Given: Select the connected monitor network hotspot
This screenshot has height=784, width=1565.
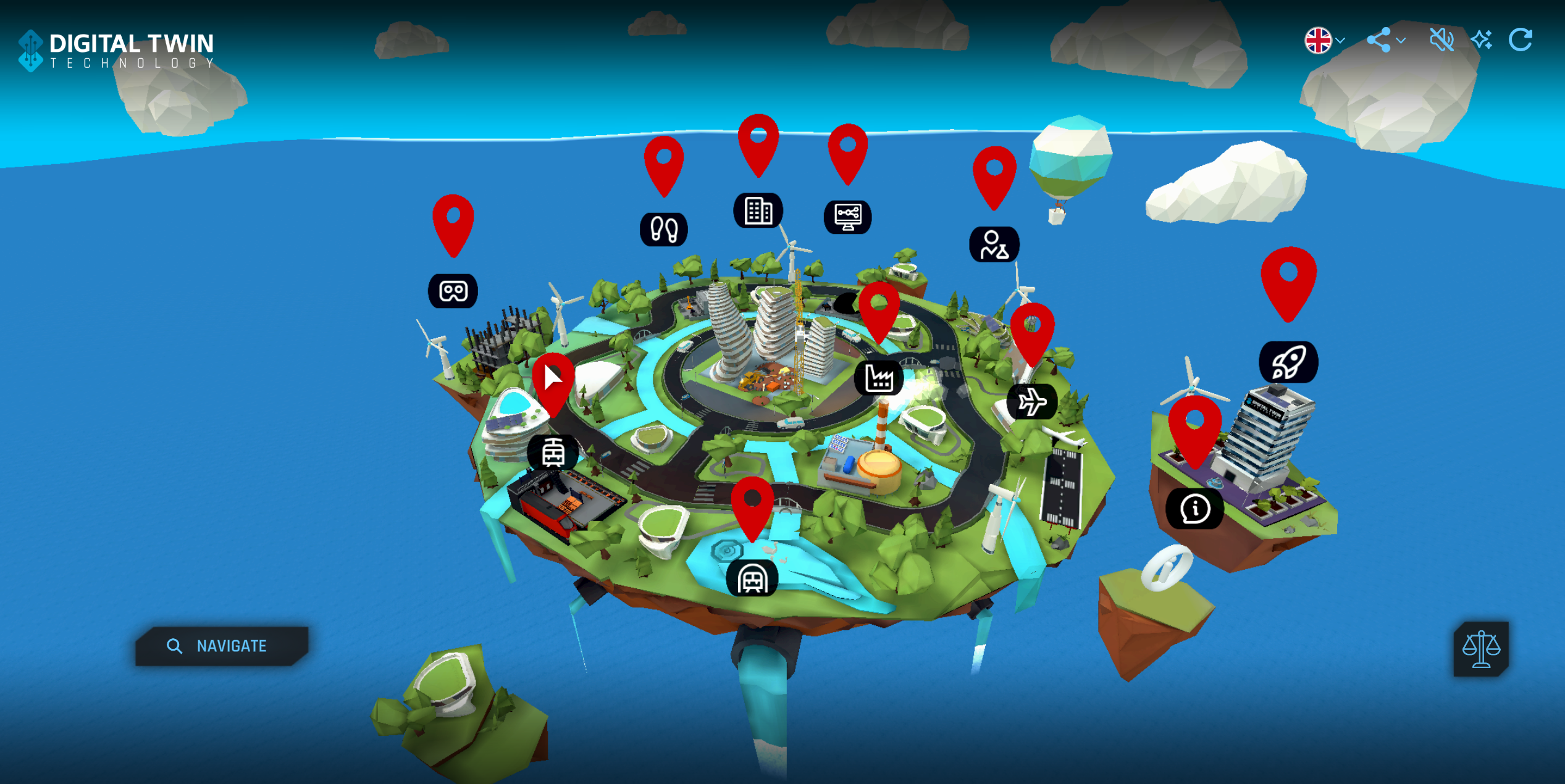Looking at the screenshot, I should (x=849, y=216).
